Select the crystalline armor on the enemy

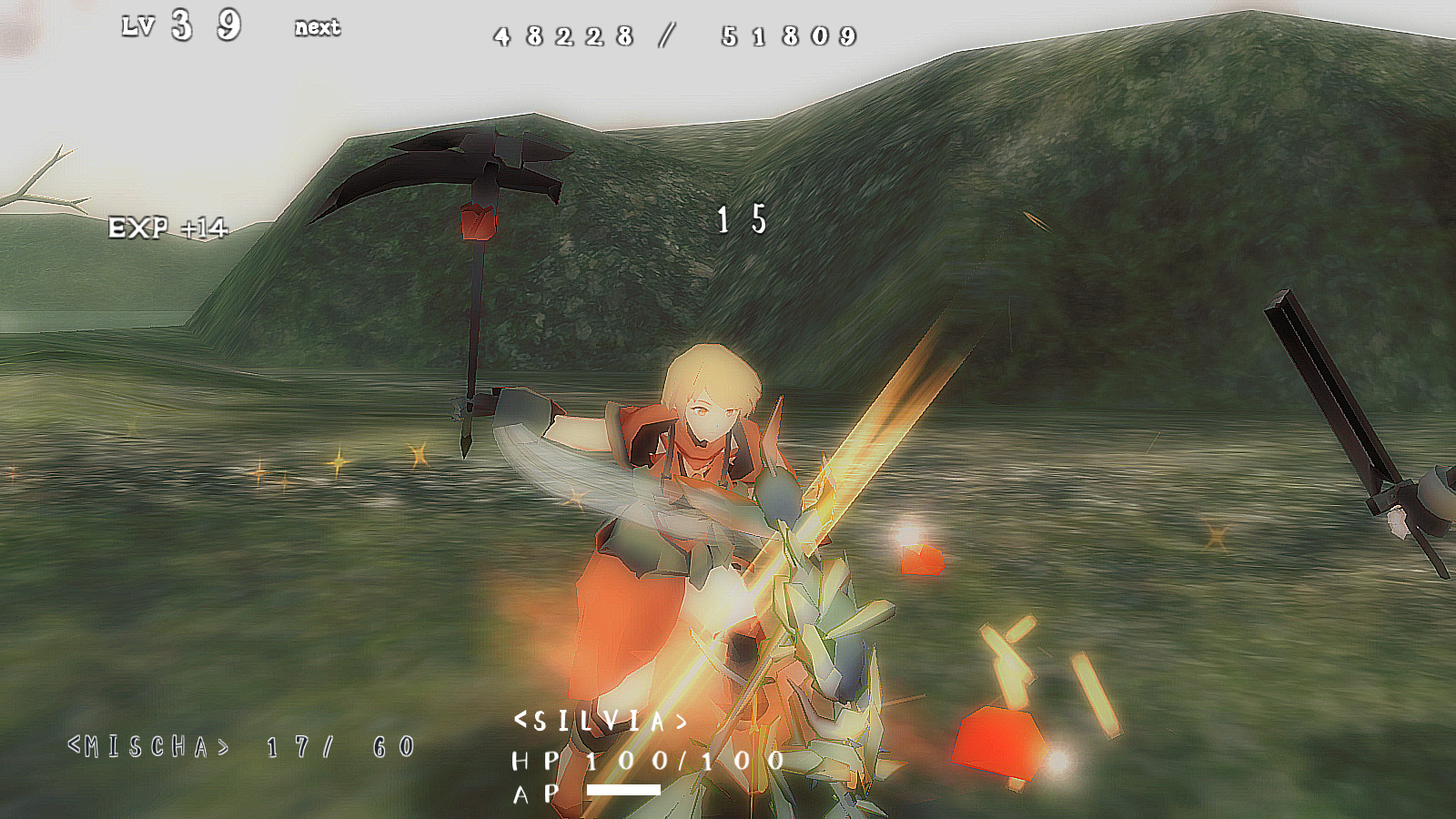coord(819,591)
